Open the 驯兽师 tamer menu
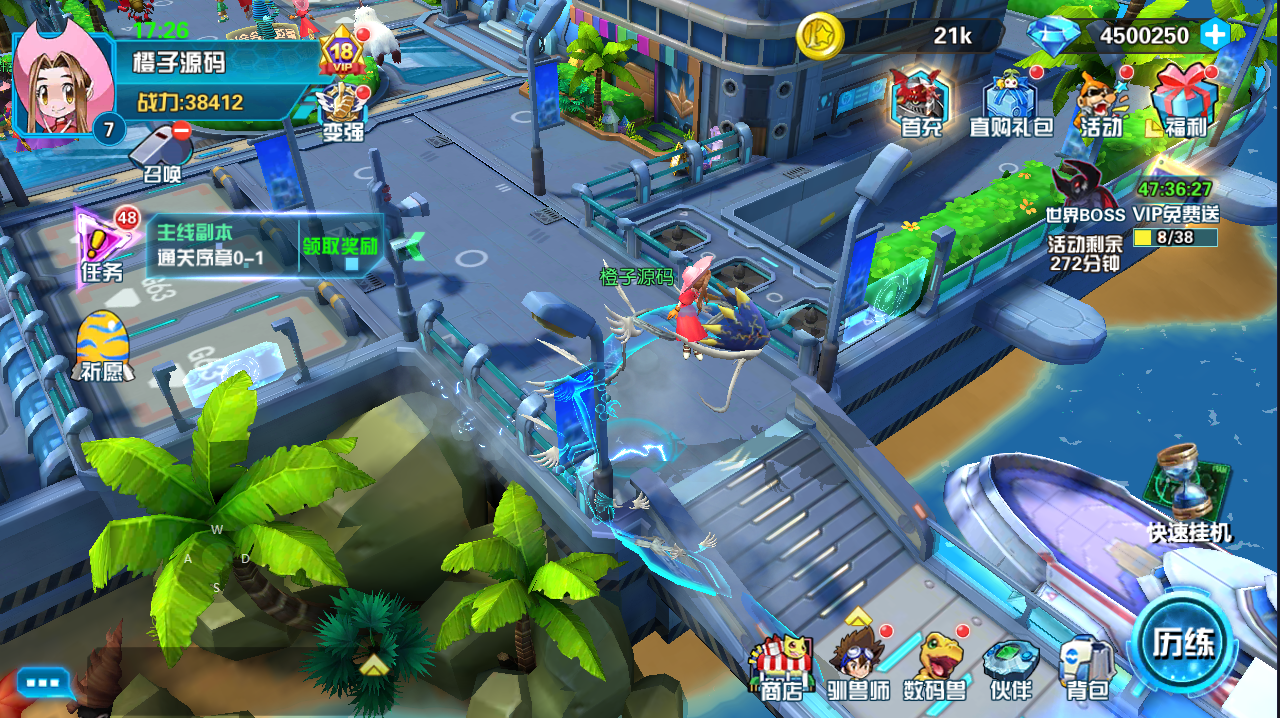Screen dimensions: 1280x718 pyautogui.click(x=860, y=663)
